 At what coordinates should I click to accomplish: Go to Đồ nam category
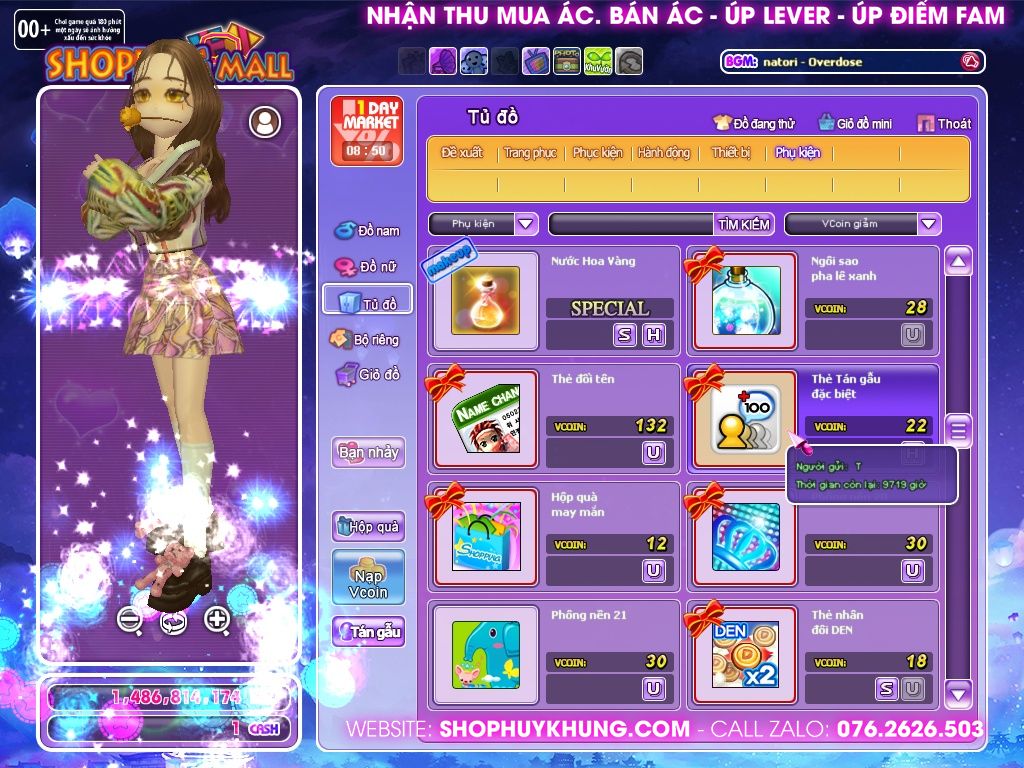pyautogui.click(x=367, y=231)
